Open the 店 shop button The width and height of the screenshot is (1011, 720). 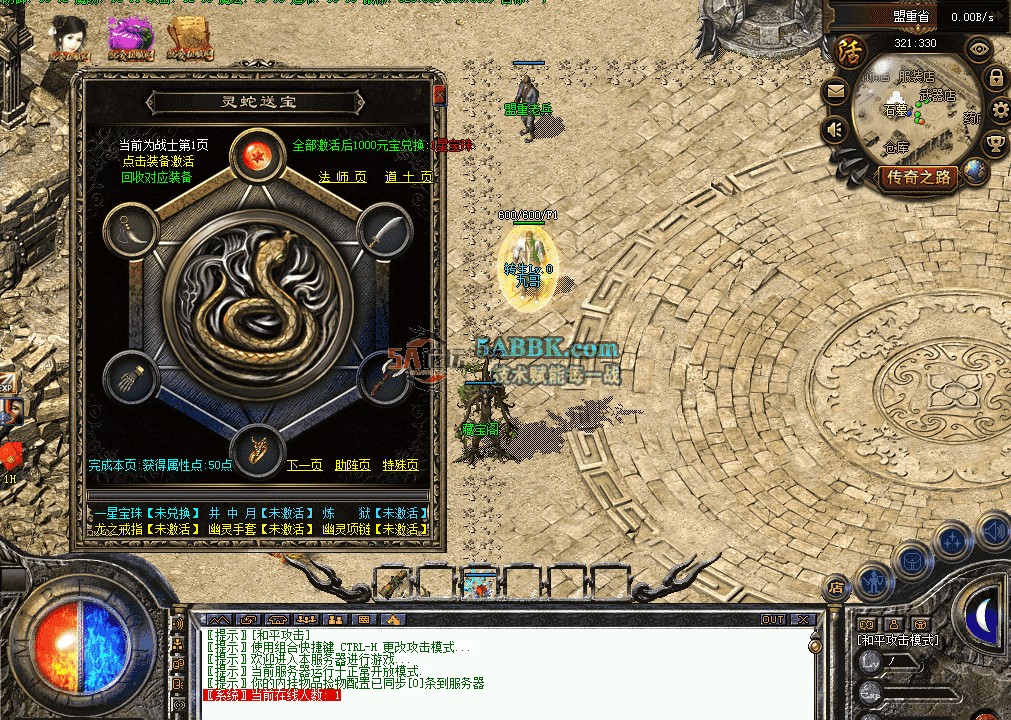(x=836, y=588)
